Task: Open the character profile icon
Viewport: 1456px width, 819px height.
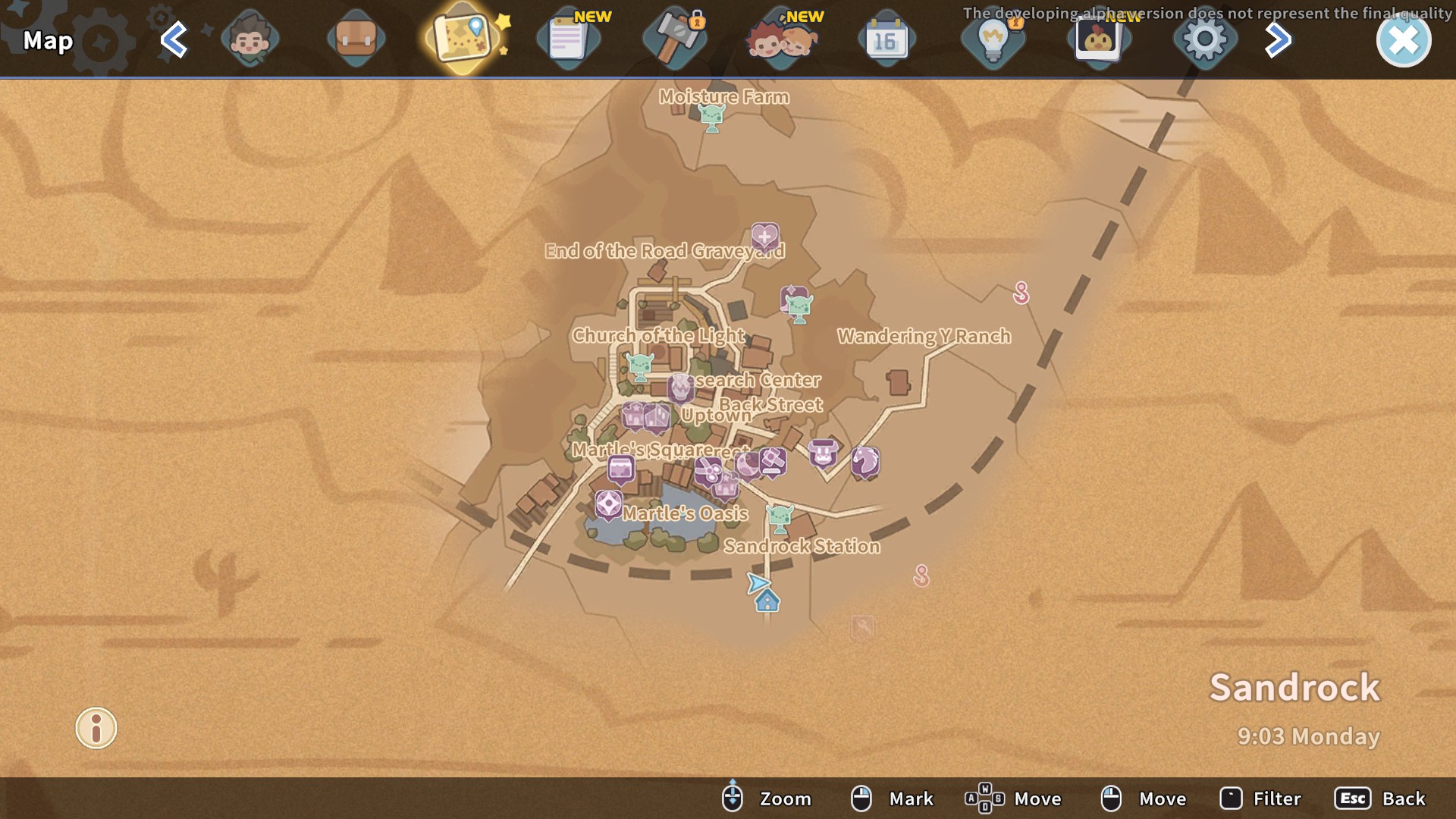Action: tap(250, 39)
